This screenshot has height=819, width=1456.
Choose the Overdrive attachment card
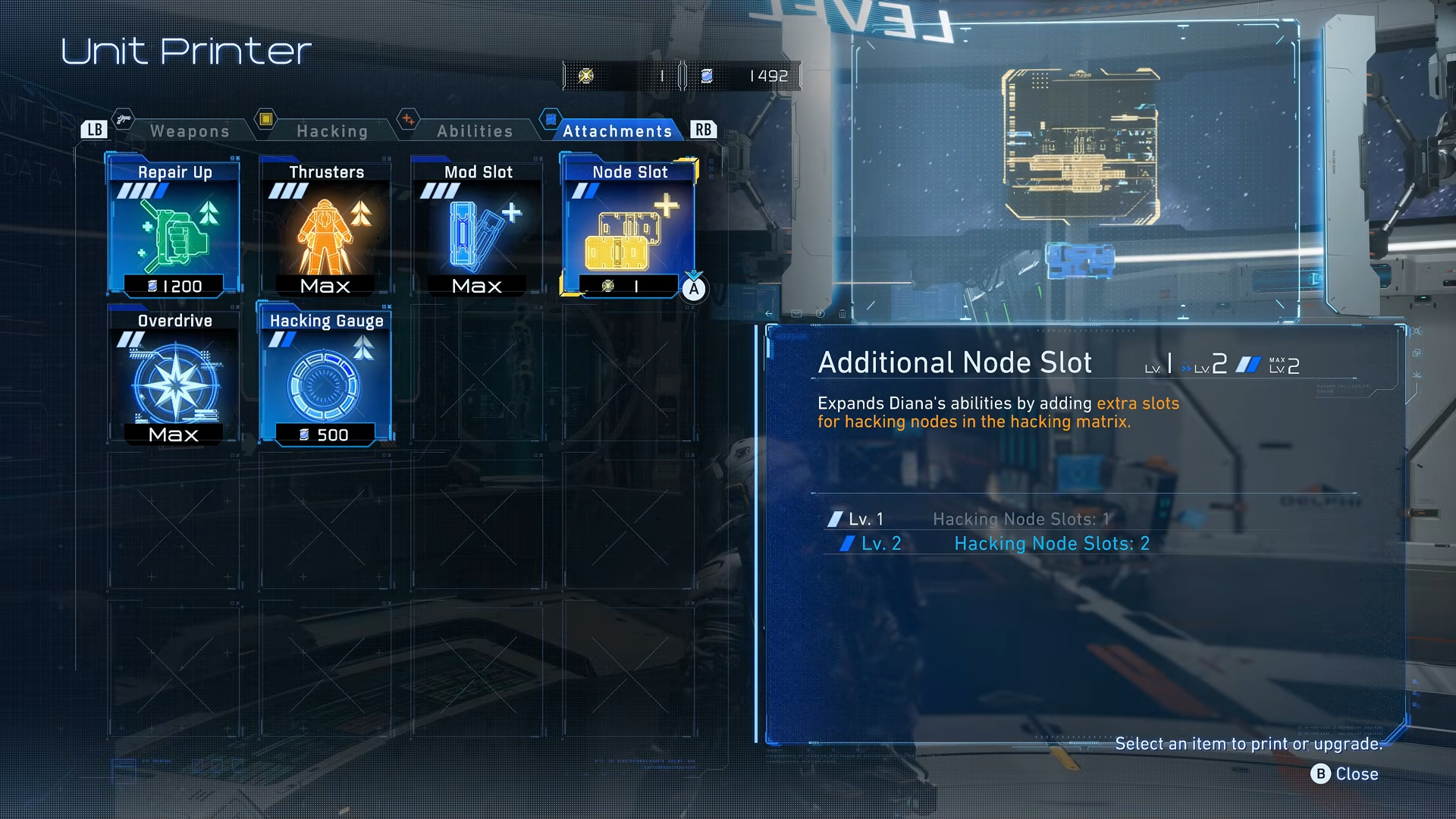click(x=174, y=376)
